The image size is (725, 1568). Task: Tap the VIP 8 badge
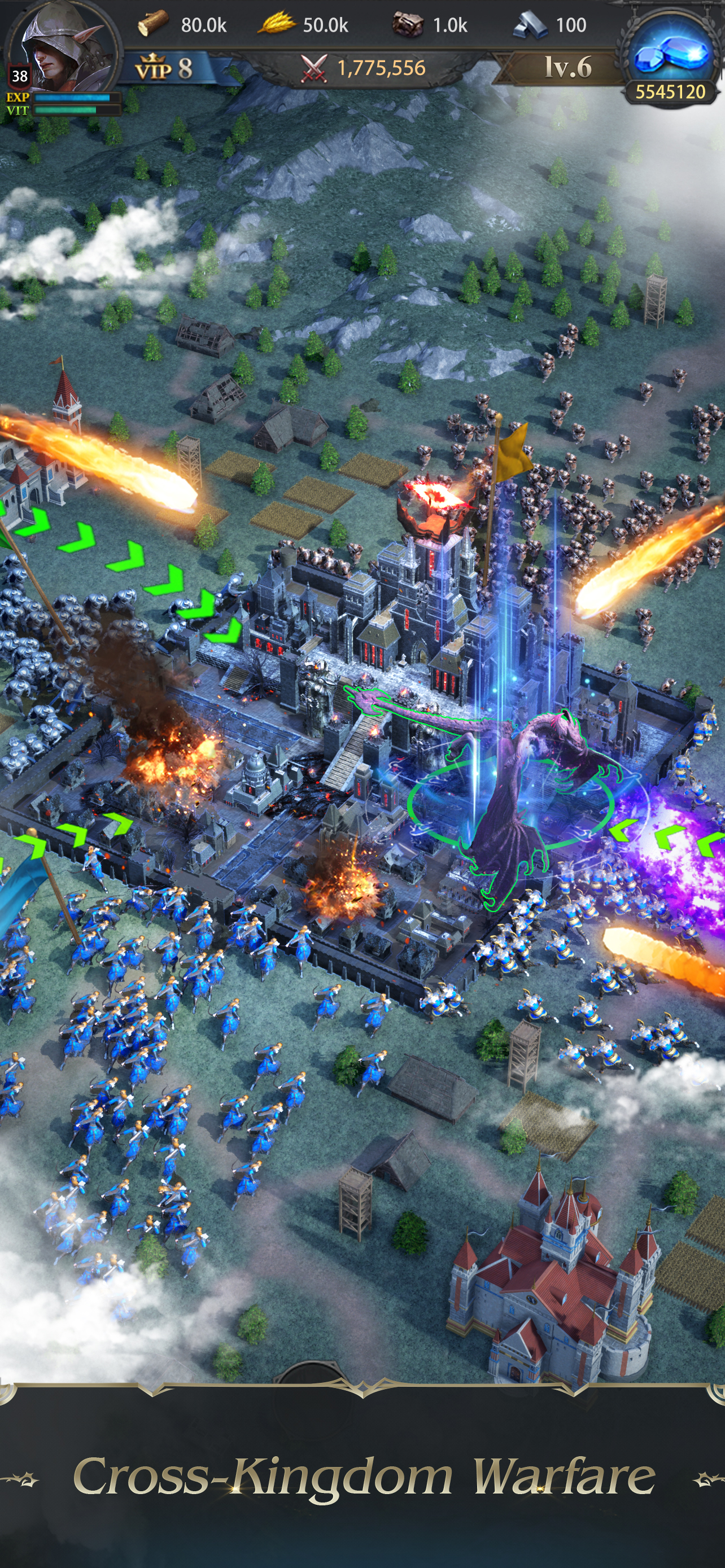tap(164, 68)
